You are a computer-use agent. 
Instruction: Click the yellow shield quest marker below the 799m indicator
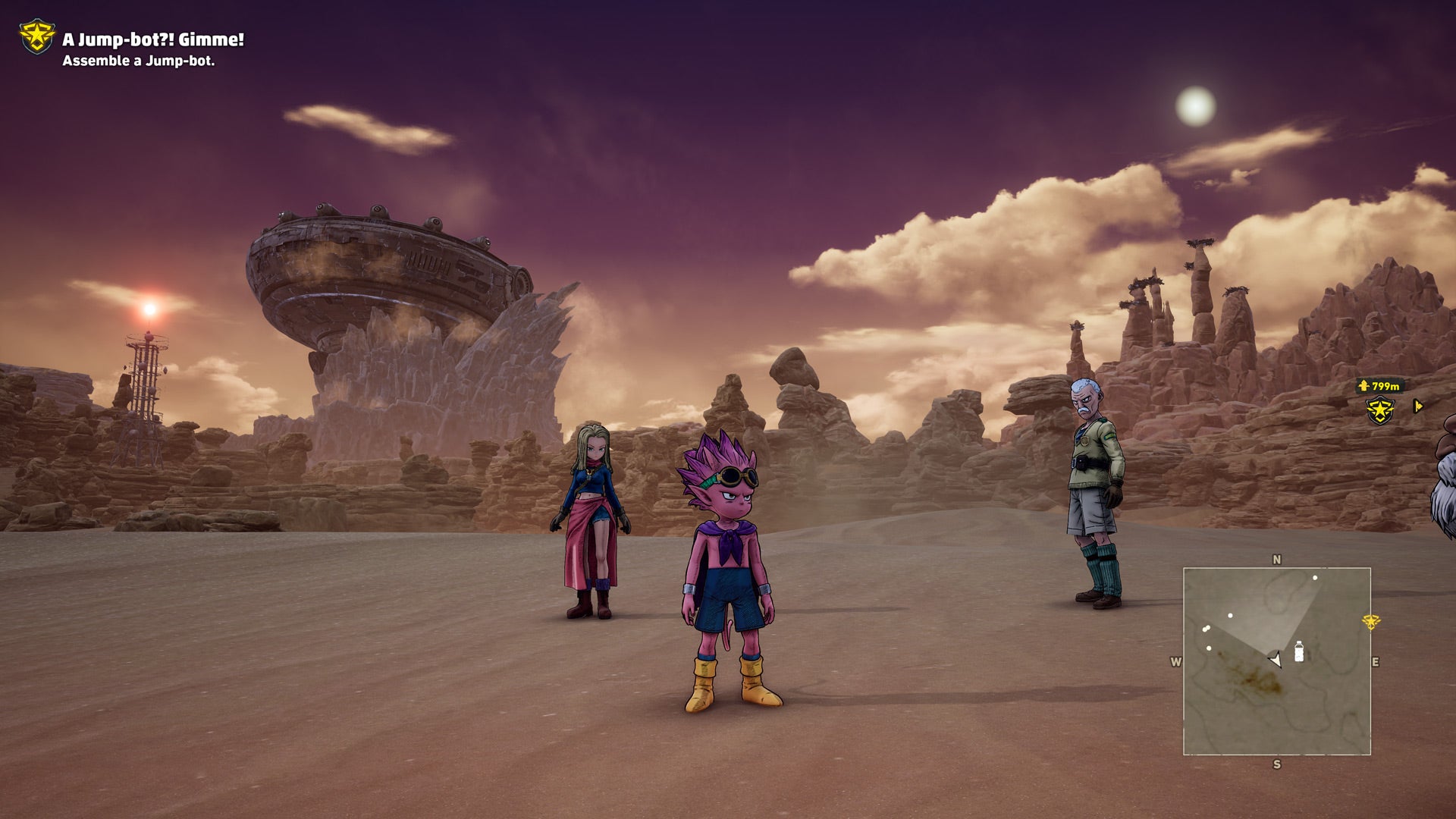point(1379,411)
